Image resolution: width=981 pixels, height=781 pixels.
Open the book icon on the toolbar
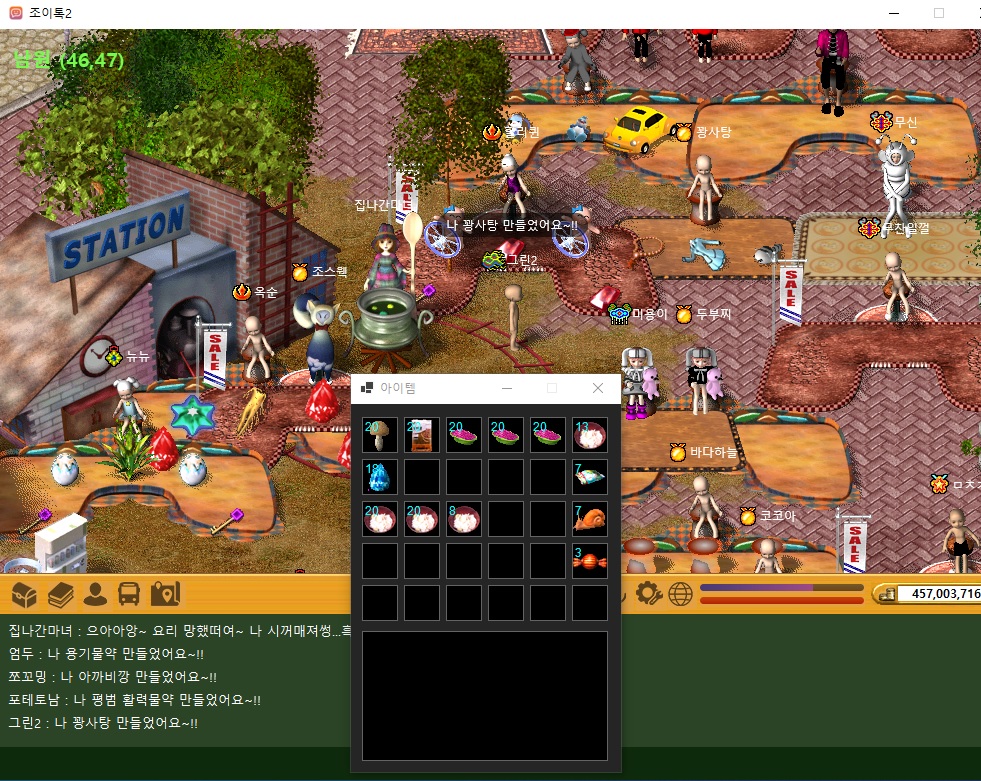[60, 595]
